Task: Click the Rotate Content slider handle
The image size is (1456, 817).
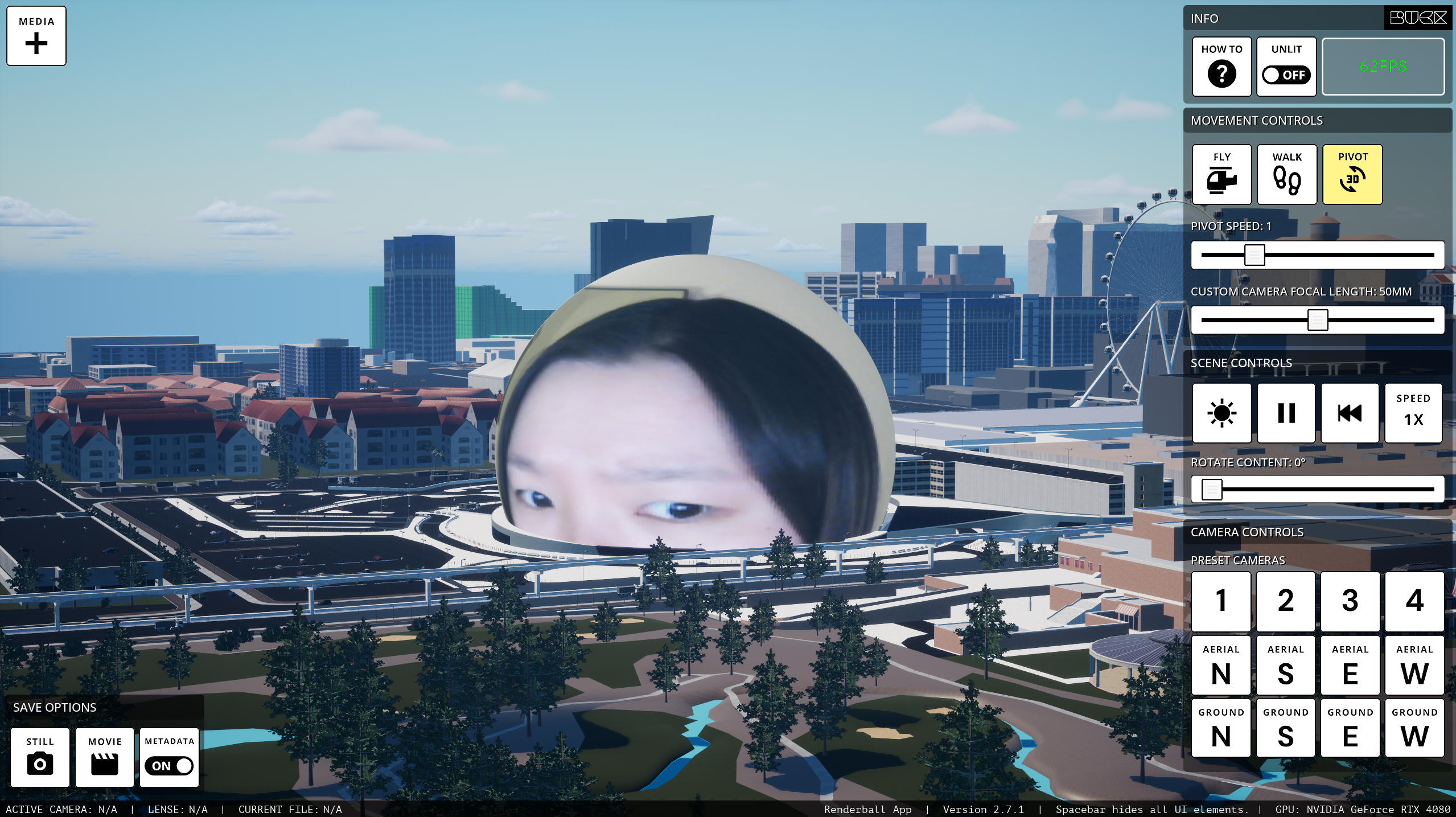Action: click(x=1211, y=490)
